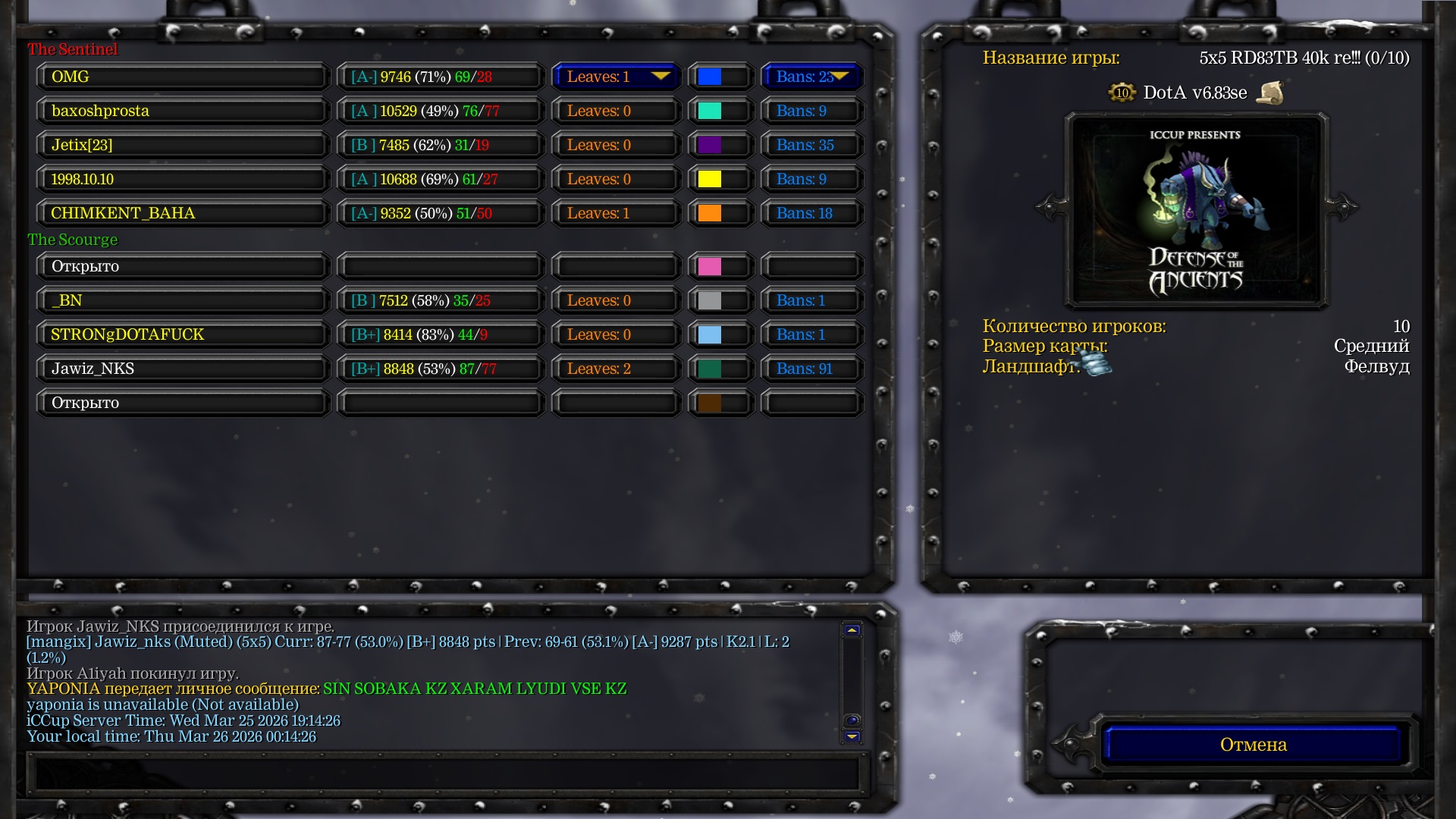Select the Jawiz_NKS player slot

click(x=182, y=369)
